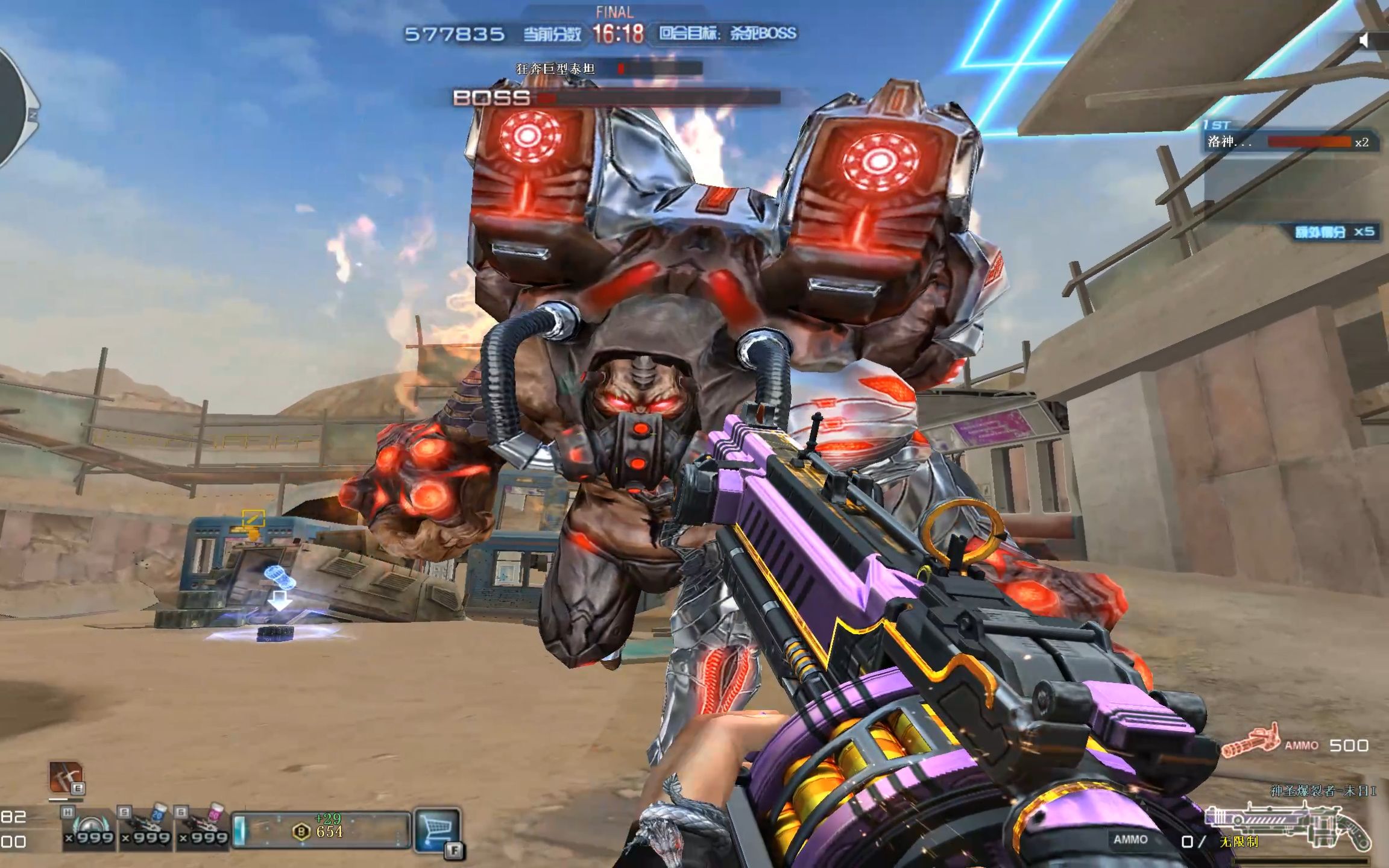The height and width of the screenshot is (868, 1389).
Task: Select the first-place player row 洛神
Action: click(1290, 142)
